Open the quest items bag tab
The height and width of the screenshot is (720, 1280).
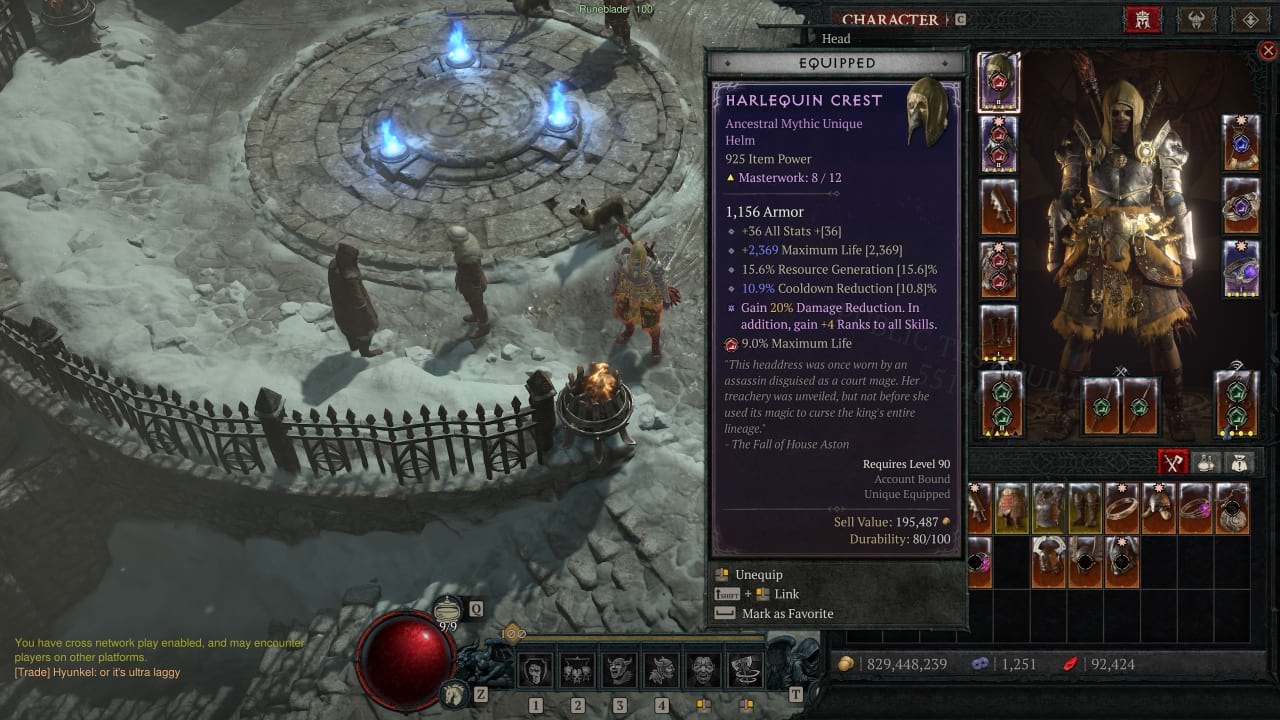pyautogui.click(x=1240, y=462)
